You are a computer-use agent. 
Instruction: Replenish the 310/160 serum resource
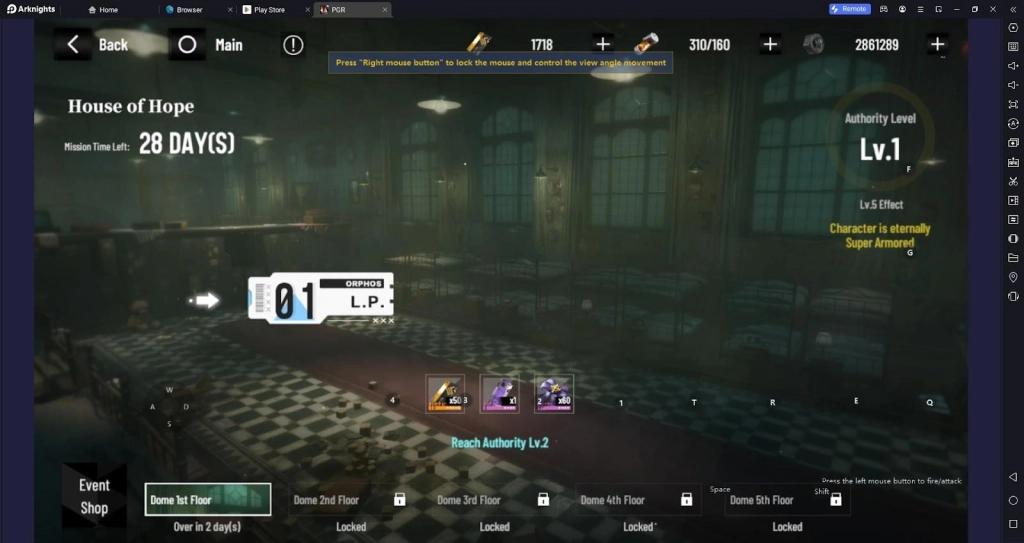point(770,44)
